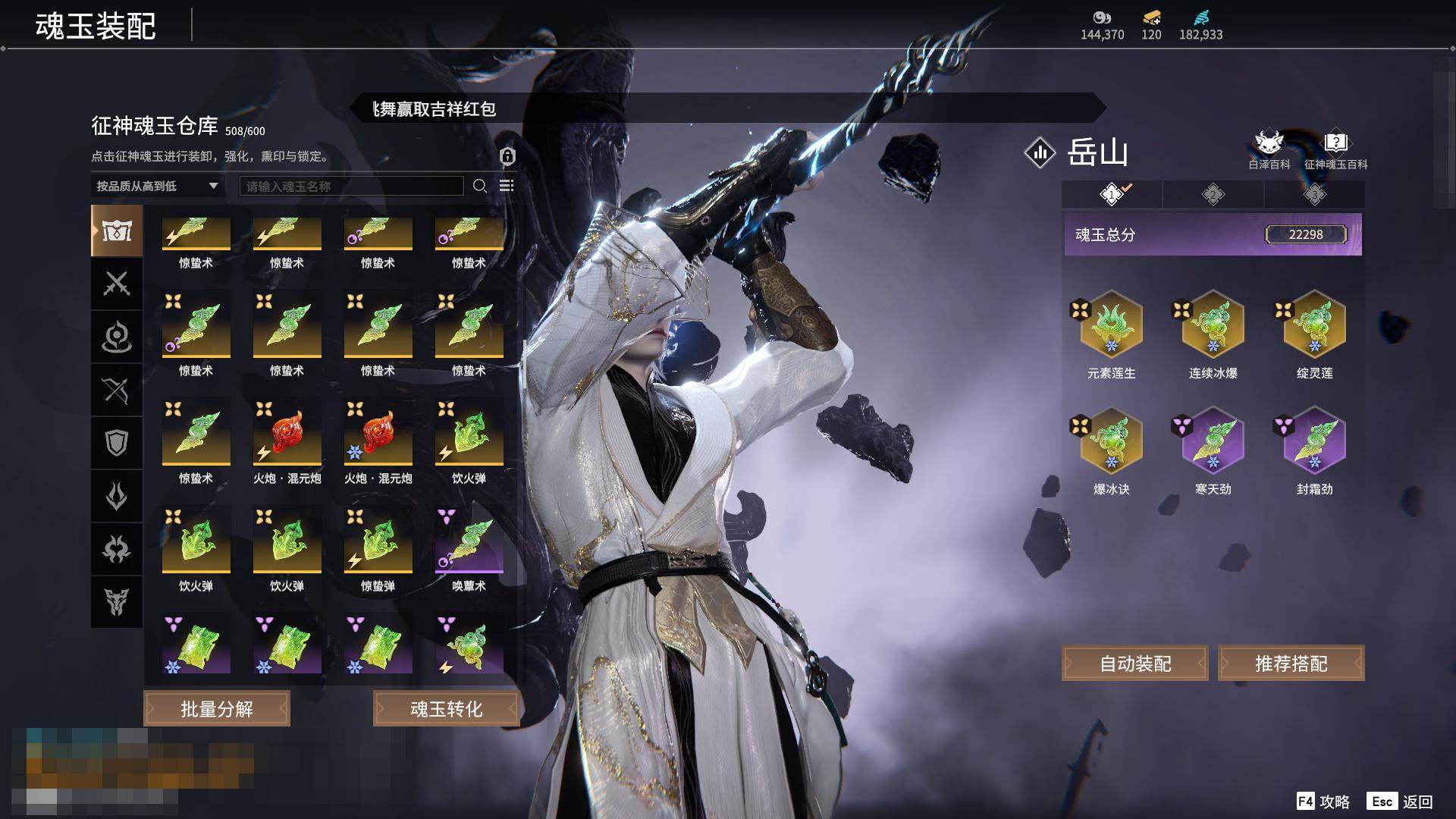Image resolution: width=1456 pixels, height=819 pixels.
Task: Activate 自动装配 auto equip
Action: click(1134, 664)
